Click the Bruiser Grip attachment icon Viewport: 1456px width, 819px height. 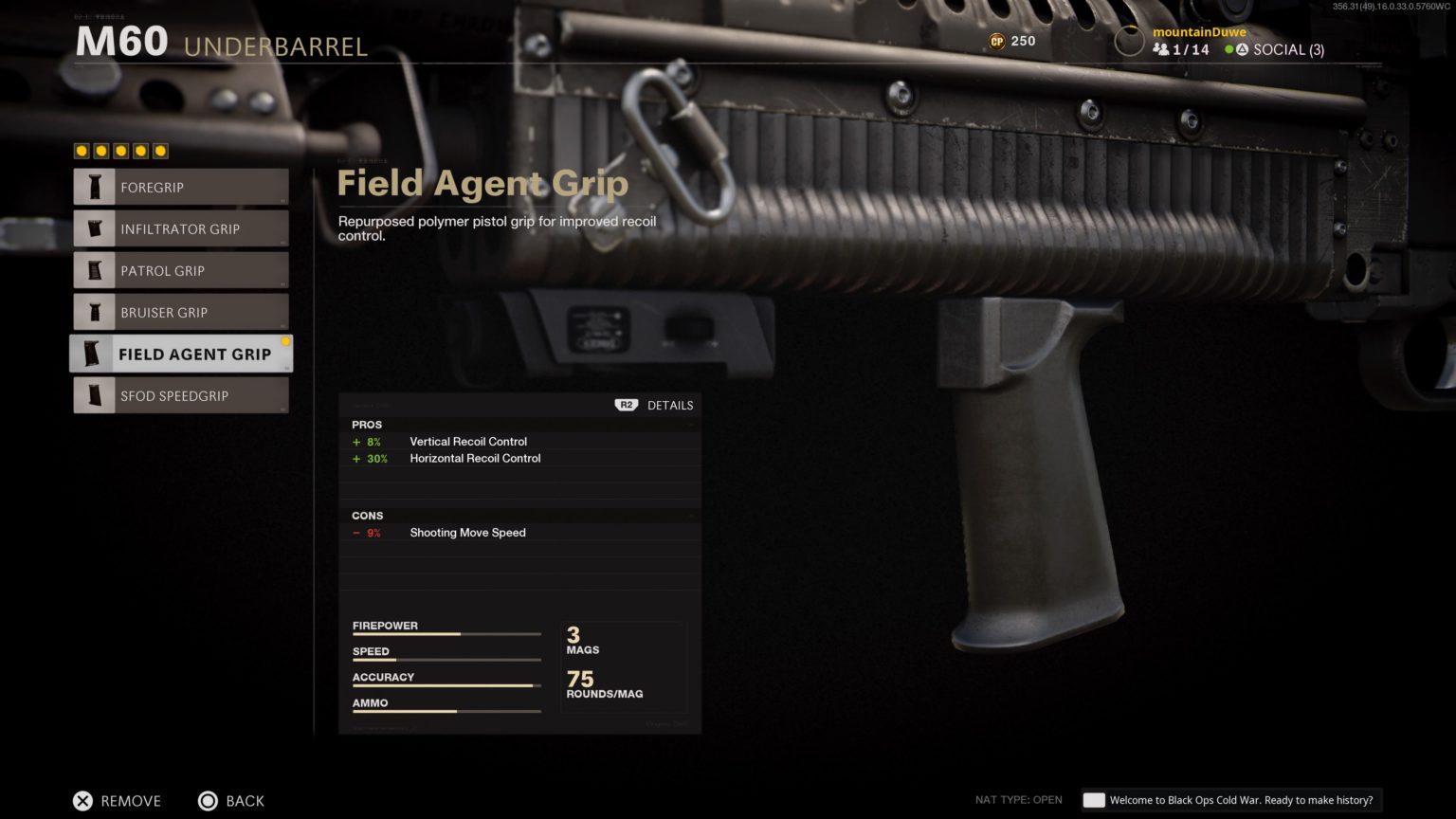click(x=95, y=312)
